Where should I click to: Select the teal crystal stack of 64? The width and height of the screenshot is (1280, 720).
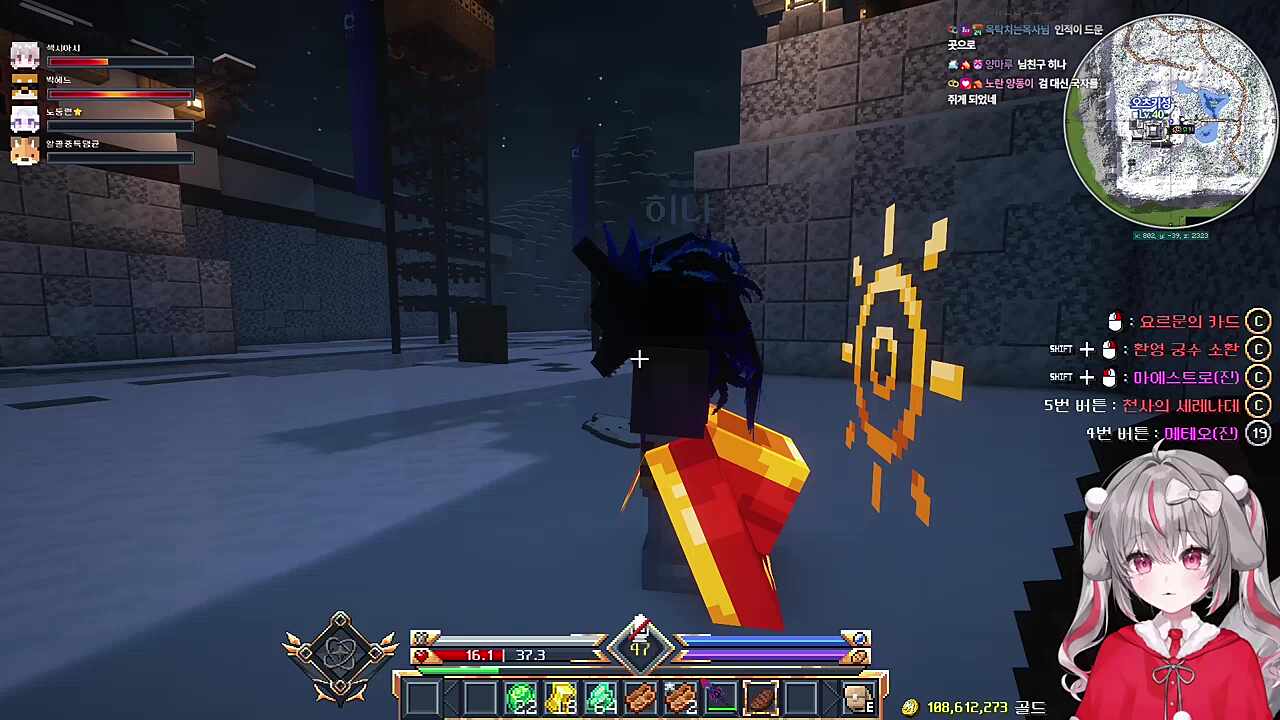(x=601, y=697)
